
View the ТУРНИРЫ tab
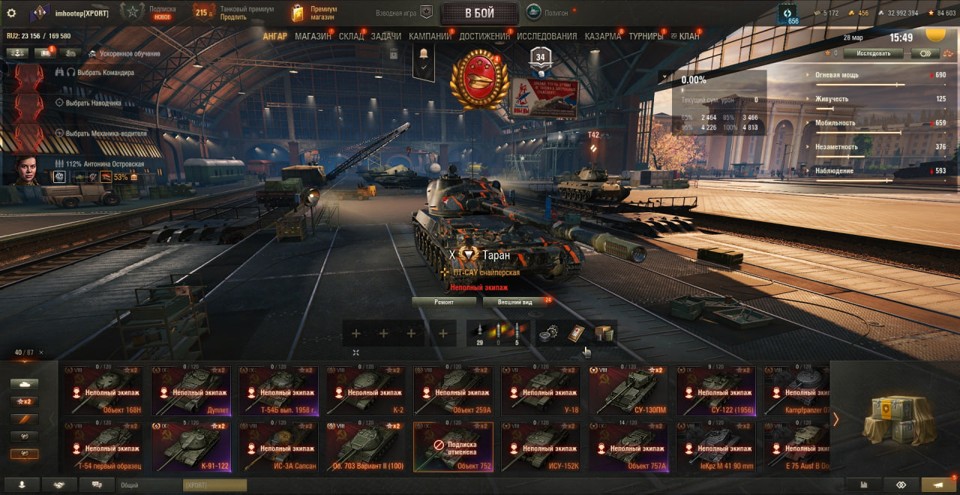(648, 36)
